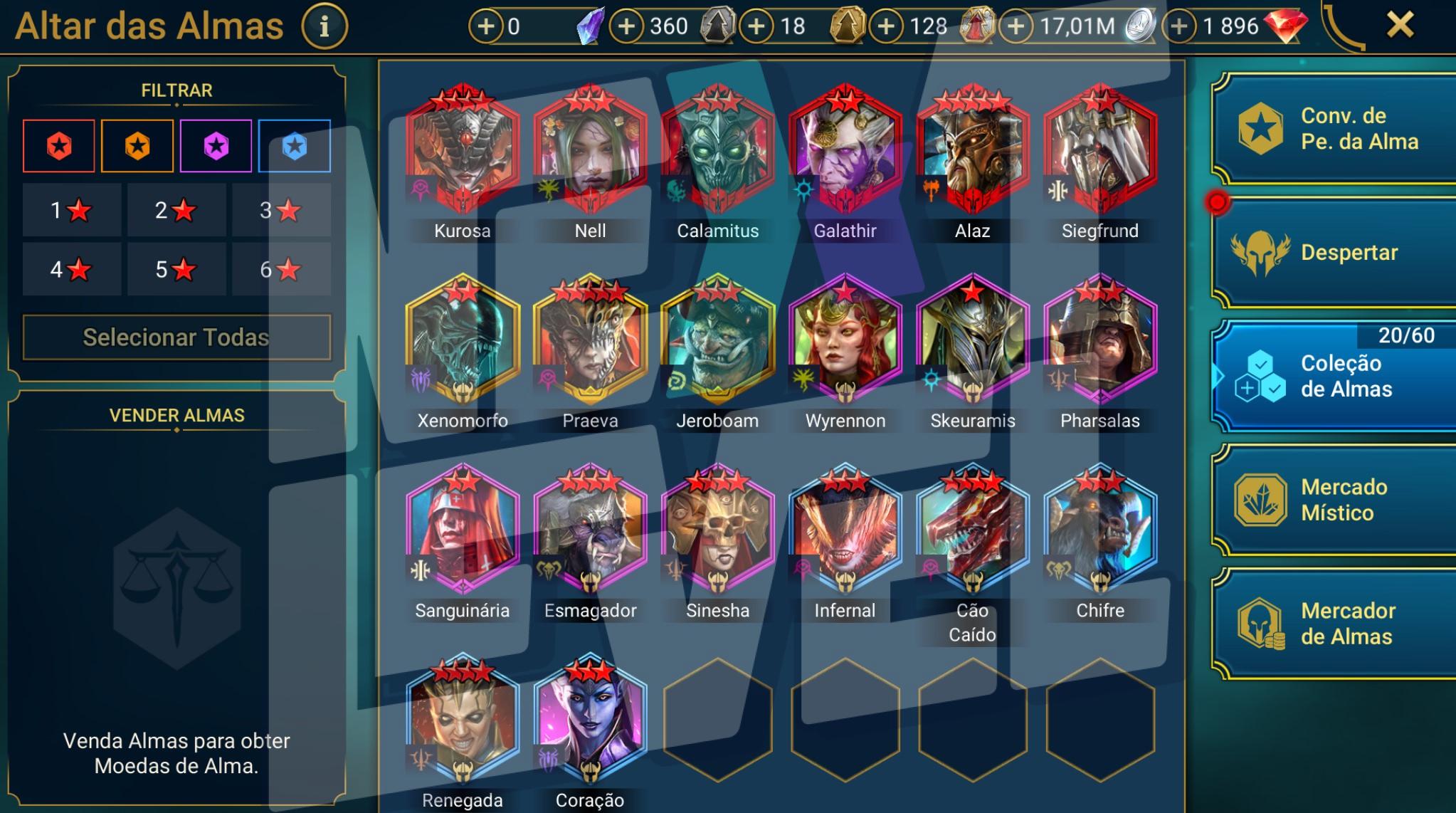Image resolution: width=1456 pixels, height=813 pixels.
Task: Select the Siegfrund soul
Action: (x=1100, y=152)
